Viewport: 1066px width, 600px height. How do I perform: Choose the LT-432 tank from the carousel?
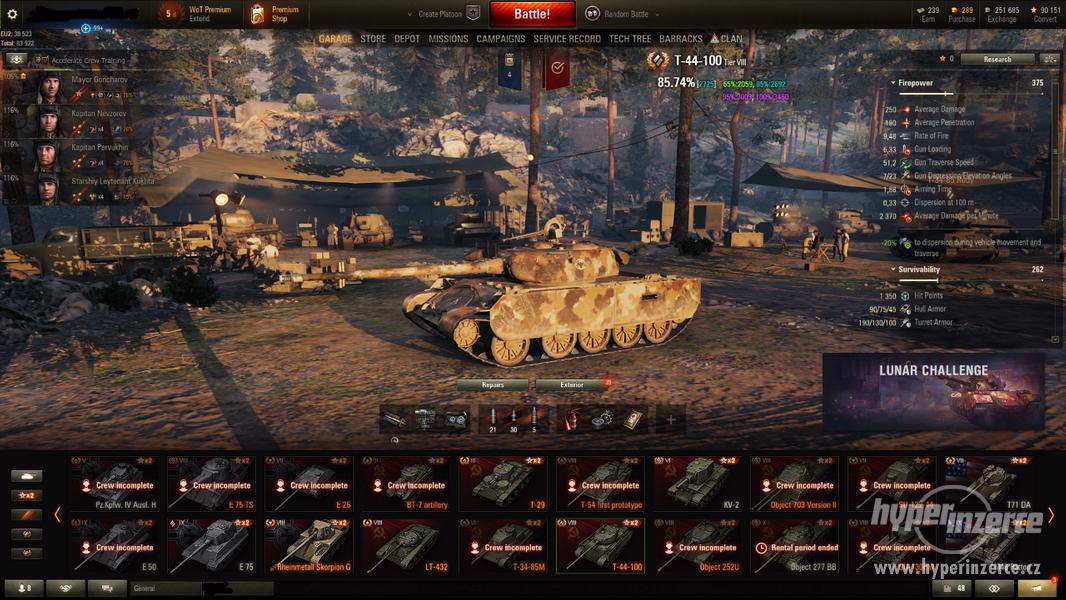pos(405,545)
